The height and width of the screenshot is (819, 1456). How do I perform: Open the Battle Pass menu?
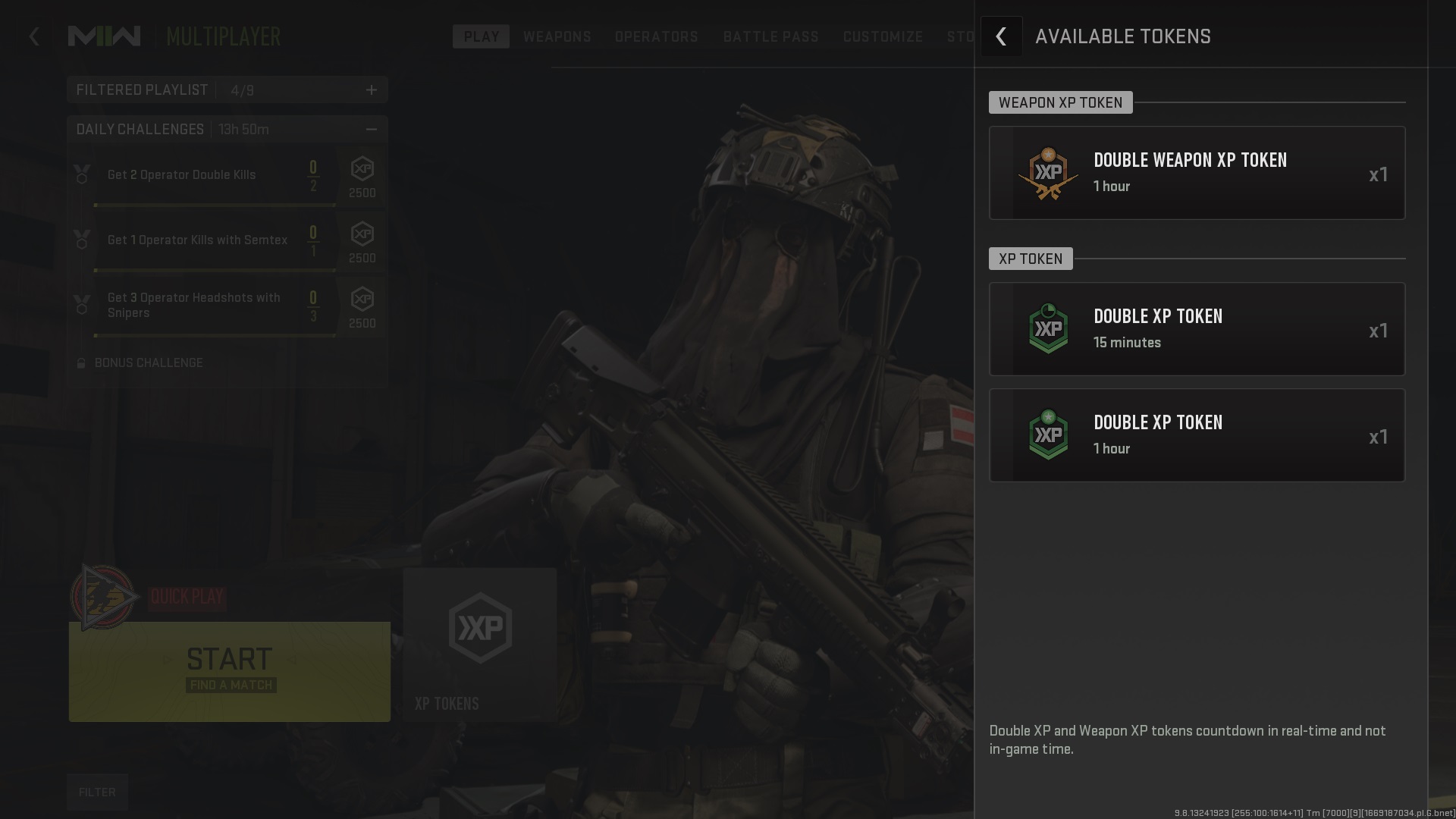[x=770, y=36]
